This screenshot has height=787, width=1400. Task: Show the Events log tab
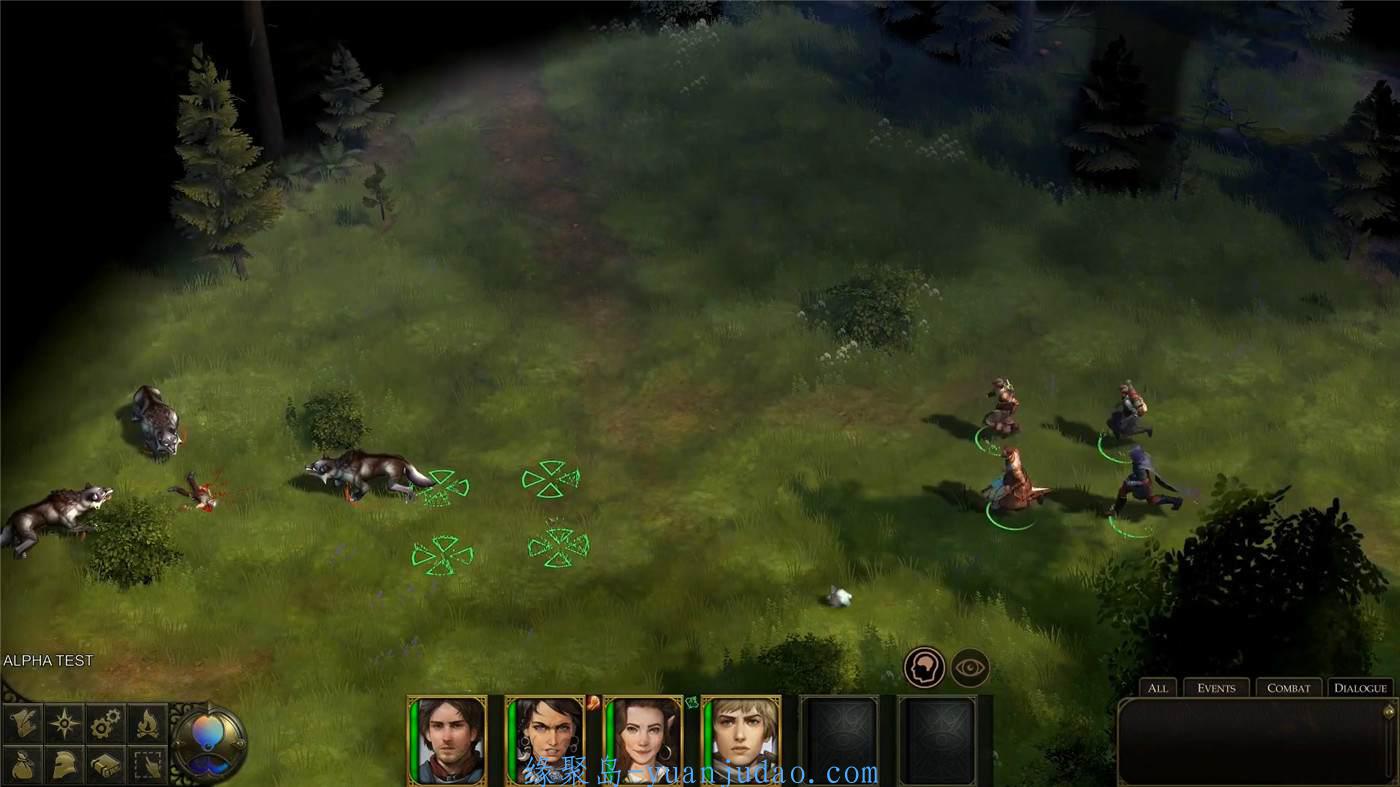[1216, 688]
